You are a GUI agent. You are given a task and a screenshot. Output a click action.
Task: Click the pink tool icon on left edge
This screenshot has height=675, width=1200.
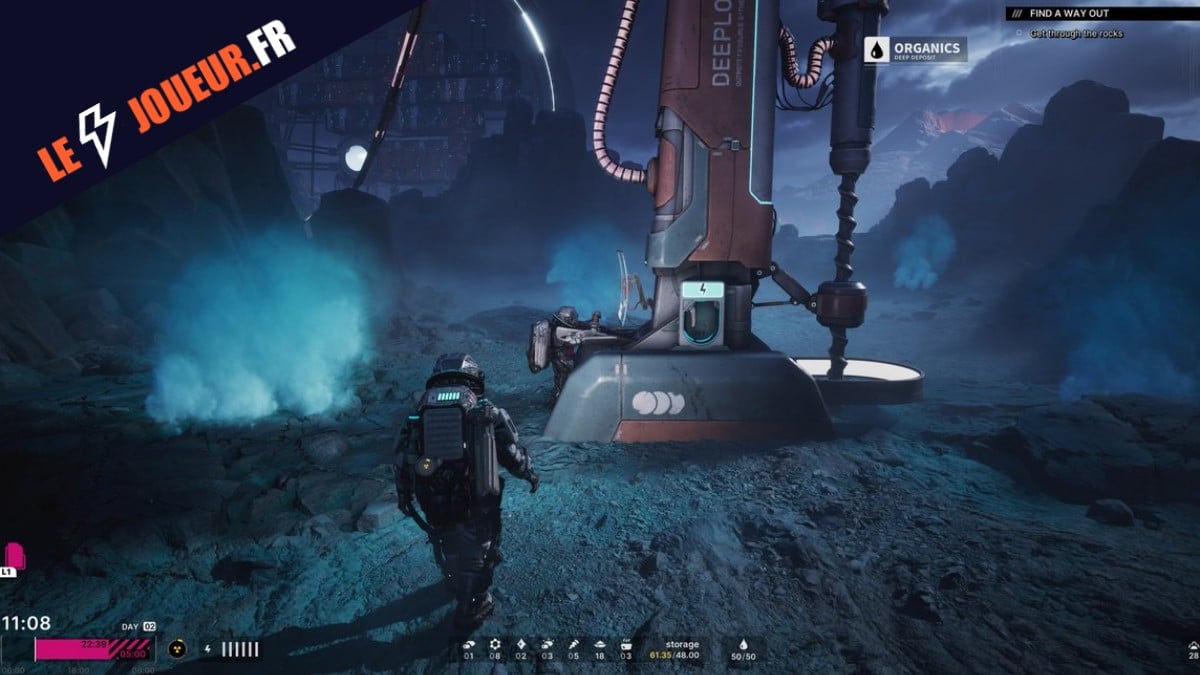pos(14,555)
